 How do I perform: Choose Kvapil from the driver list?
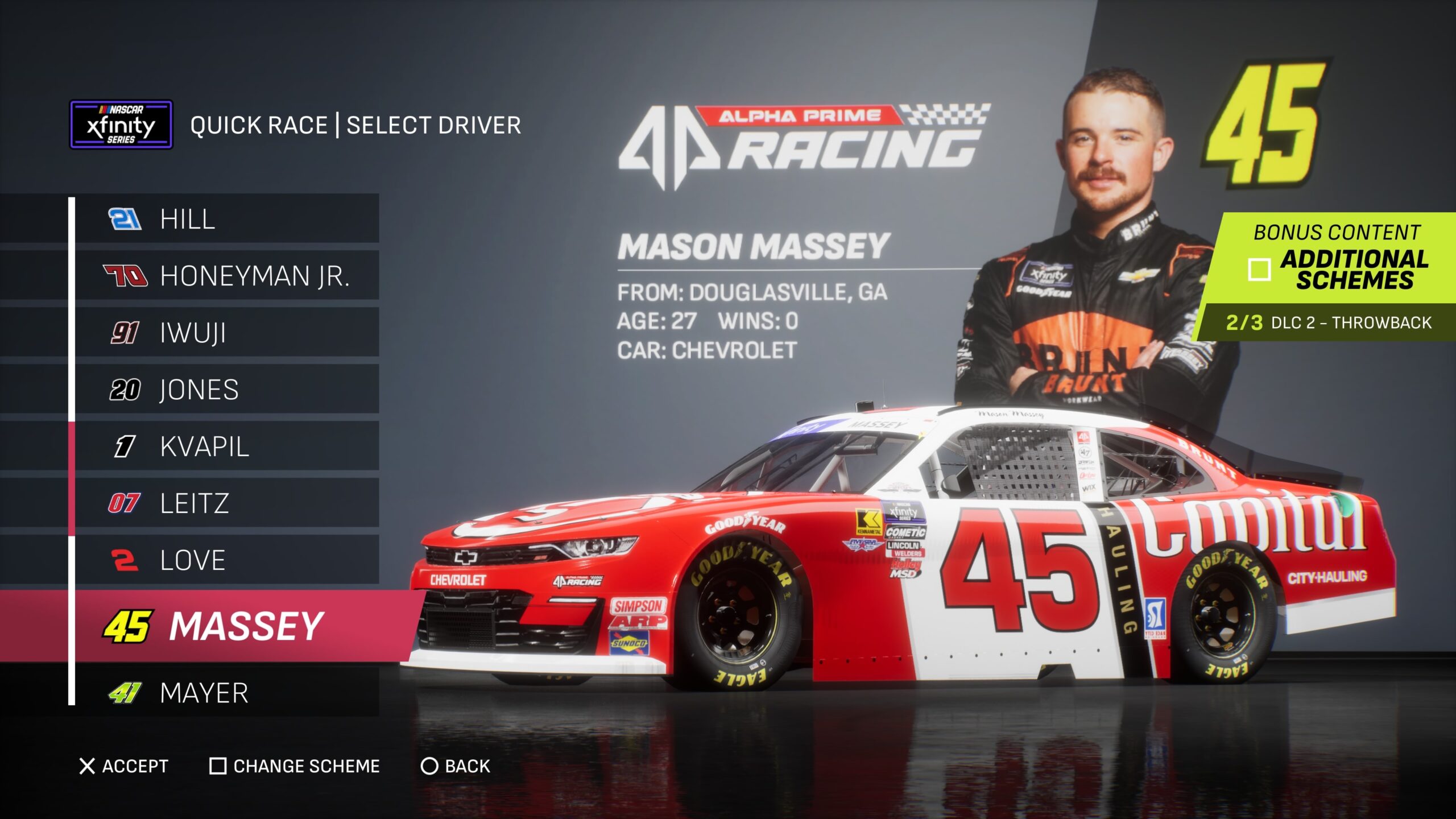226,446
